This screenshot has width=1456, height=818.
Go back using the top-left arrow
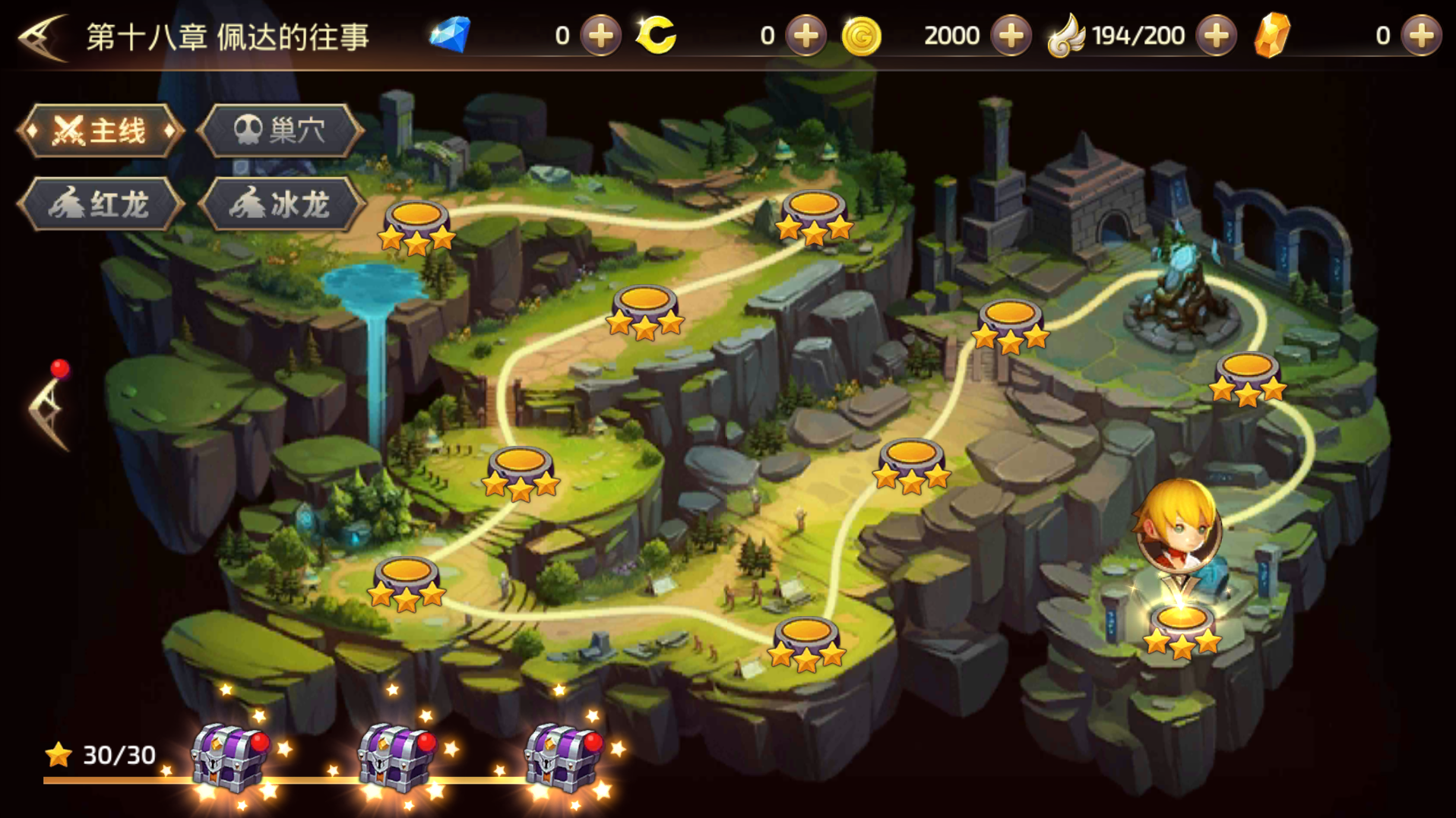(43, 36)
